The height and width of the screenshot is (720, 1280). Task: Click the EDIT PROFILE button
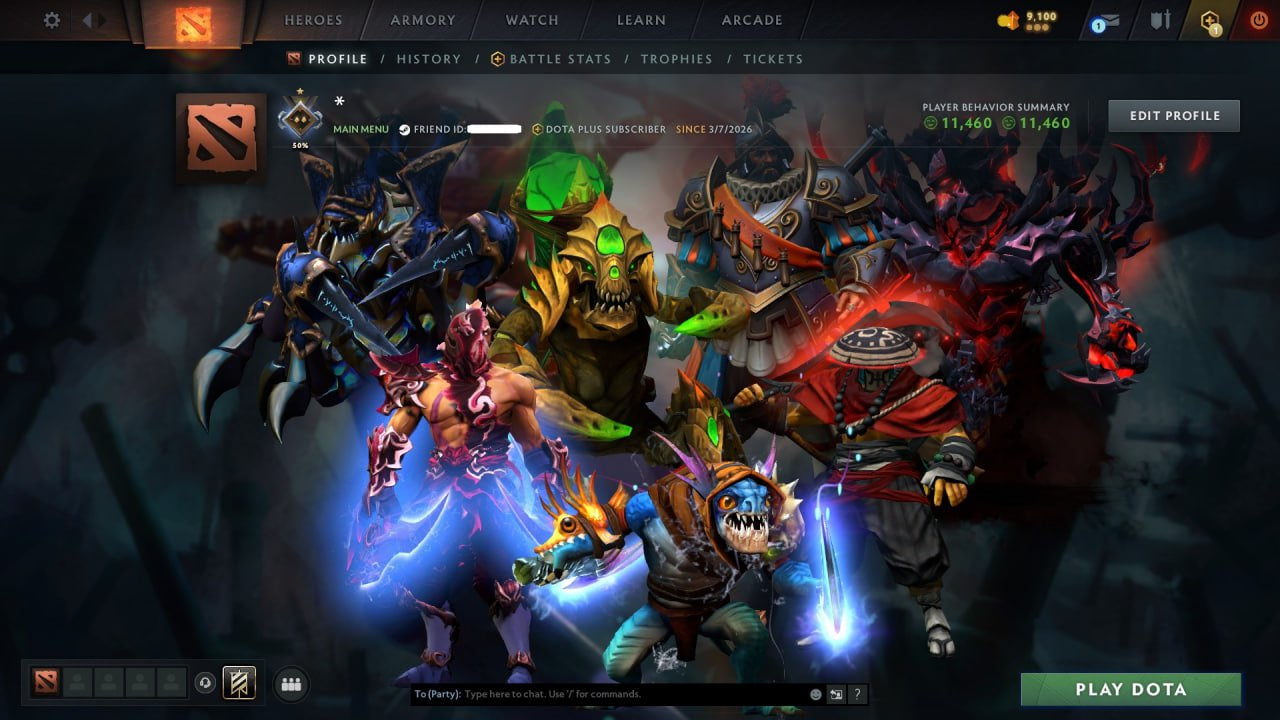tap(1173, 115)
